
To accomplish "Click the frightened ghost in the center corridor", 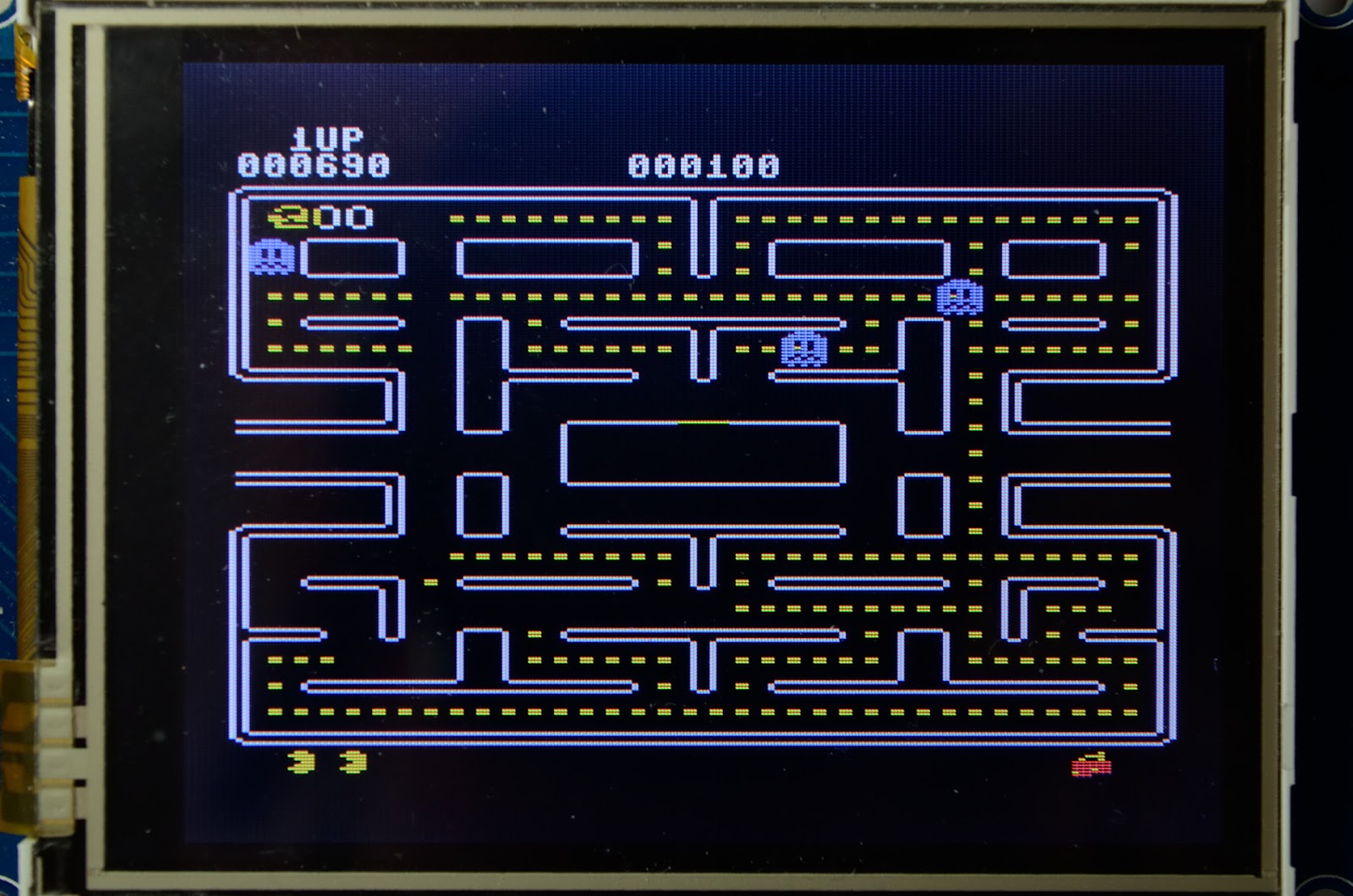I will 802,347.
